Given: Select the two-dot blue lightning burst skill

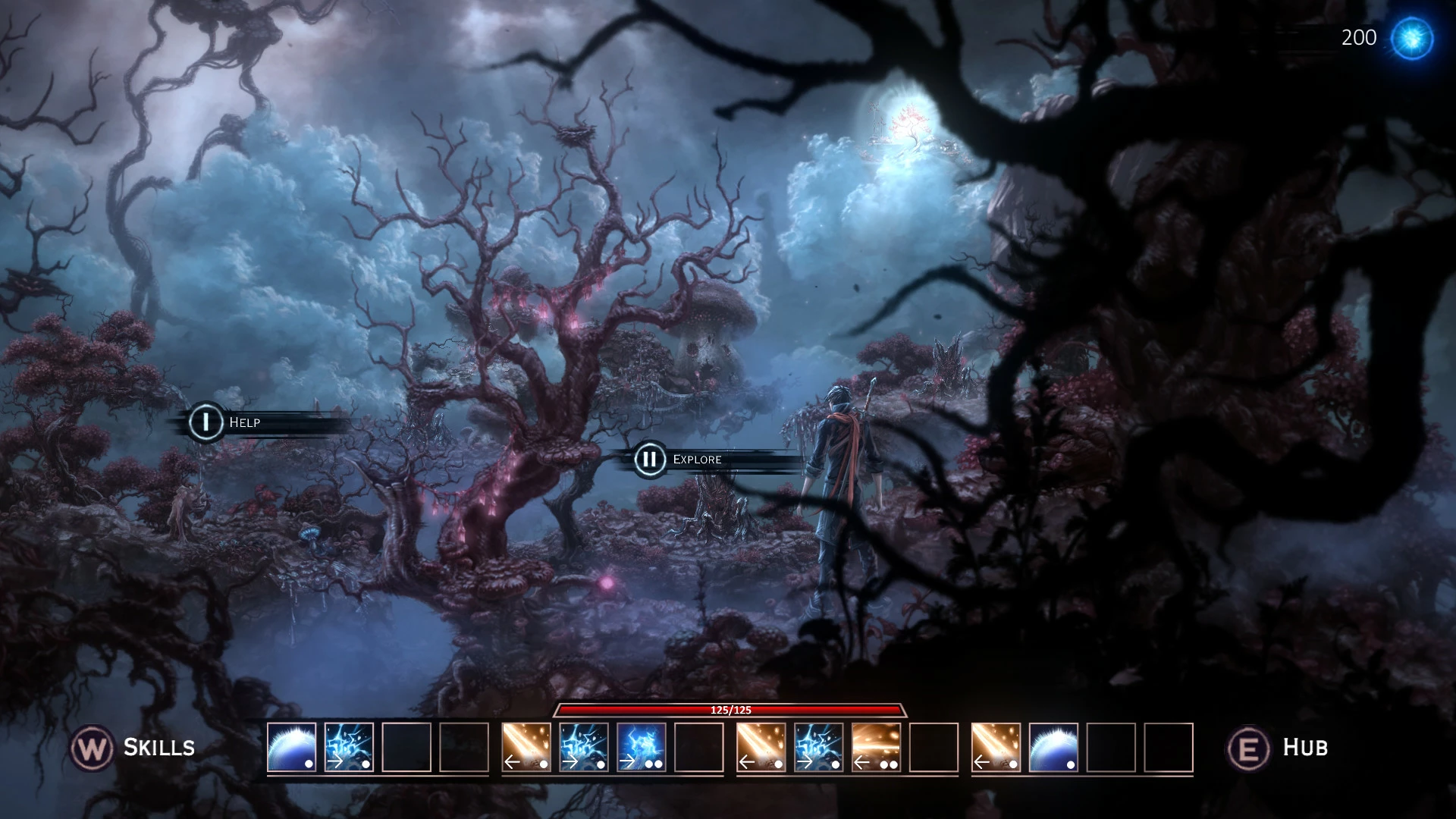Looking at the screenshot, I should pyautogui.click(x=642, y=747).
